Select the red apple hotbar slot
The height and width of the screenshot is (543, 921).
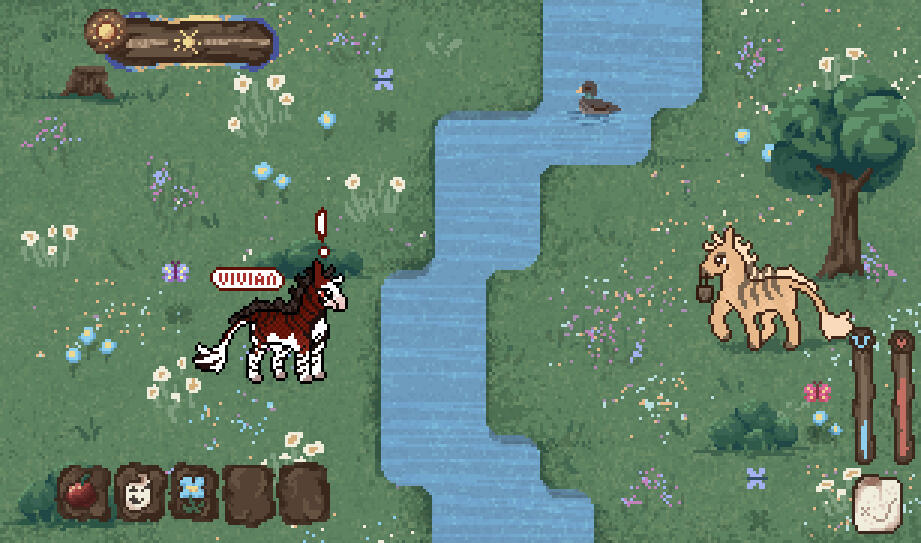(83, 492)
